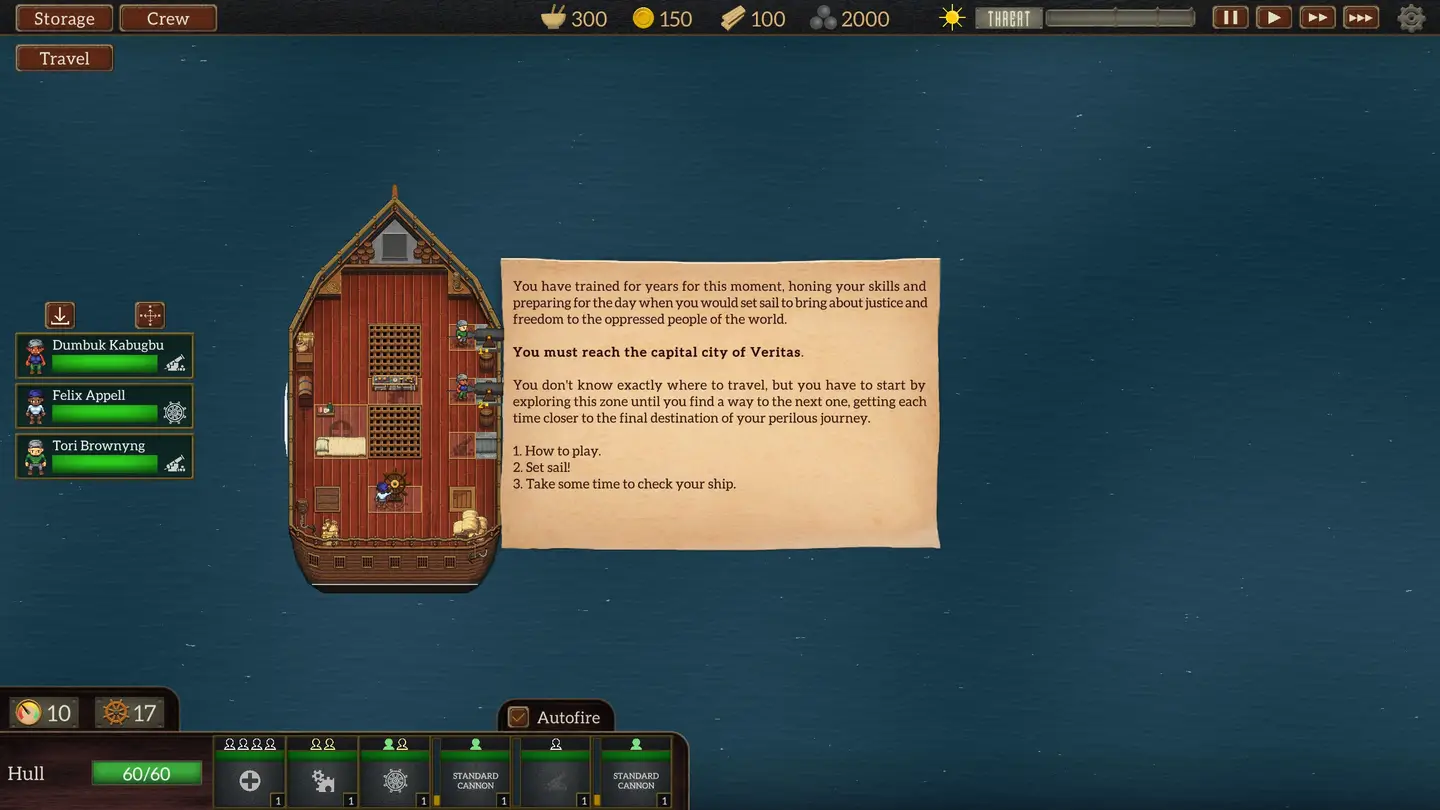This screenshot has height=810, width=1440.
Task: Select crew member Tori Brownyng
Action: pos(105,456)
